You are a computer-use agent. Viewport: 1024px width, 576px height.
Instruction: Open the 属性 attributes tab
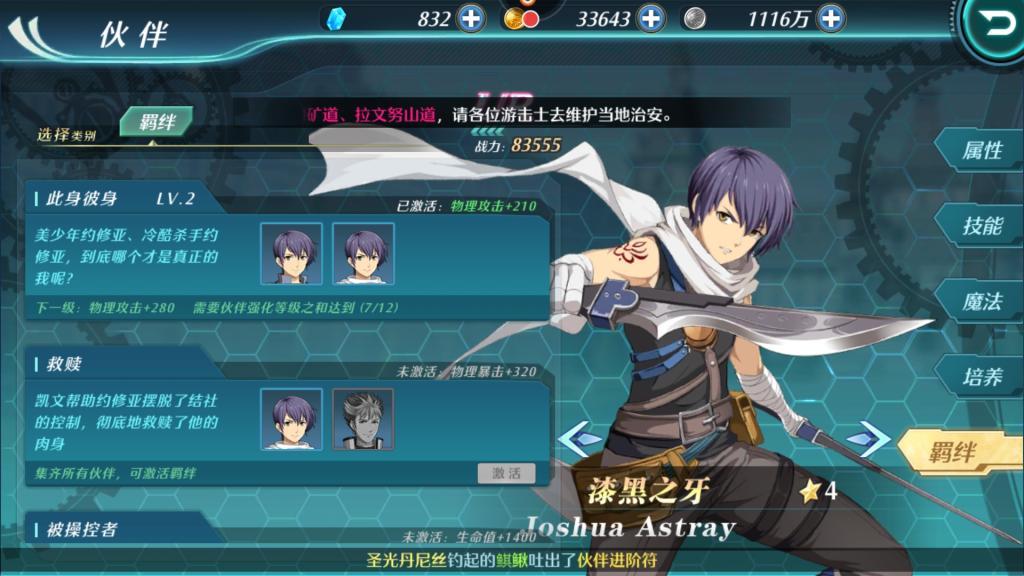(x=981, y=151)
